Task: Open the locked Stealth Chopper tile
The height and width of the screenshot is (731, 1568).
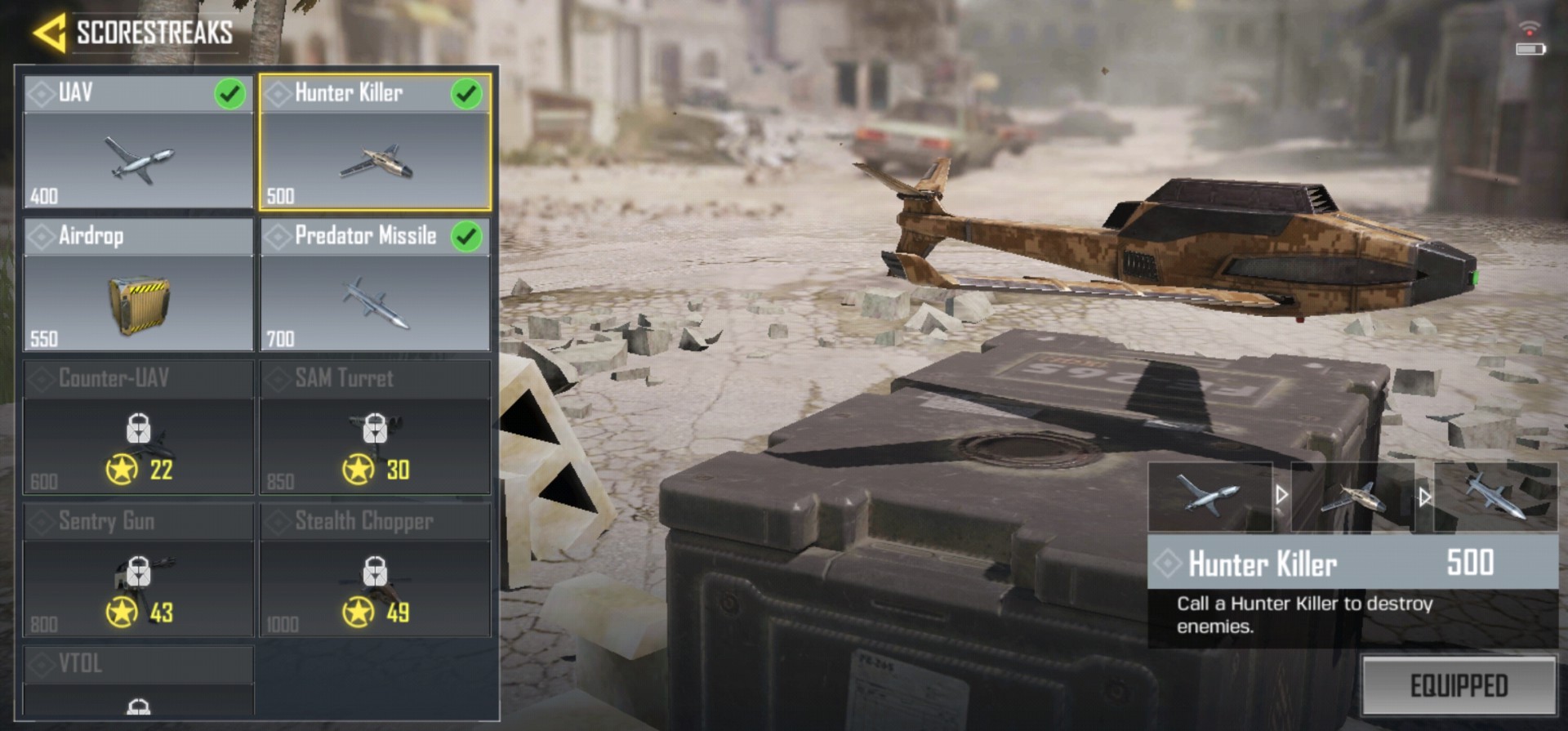Action: pos(375,571)
